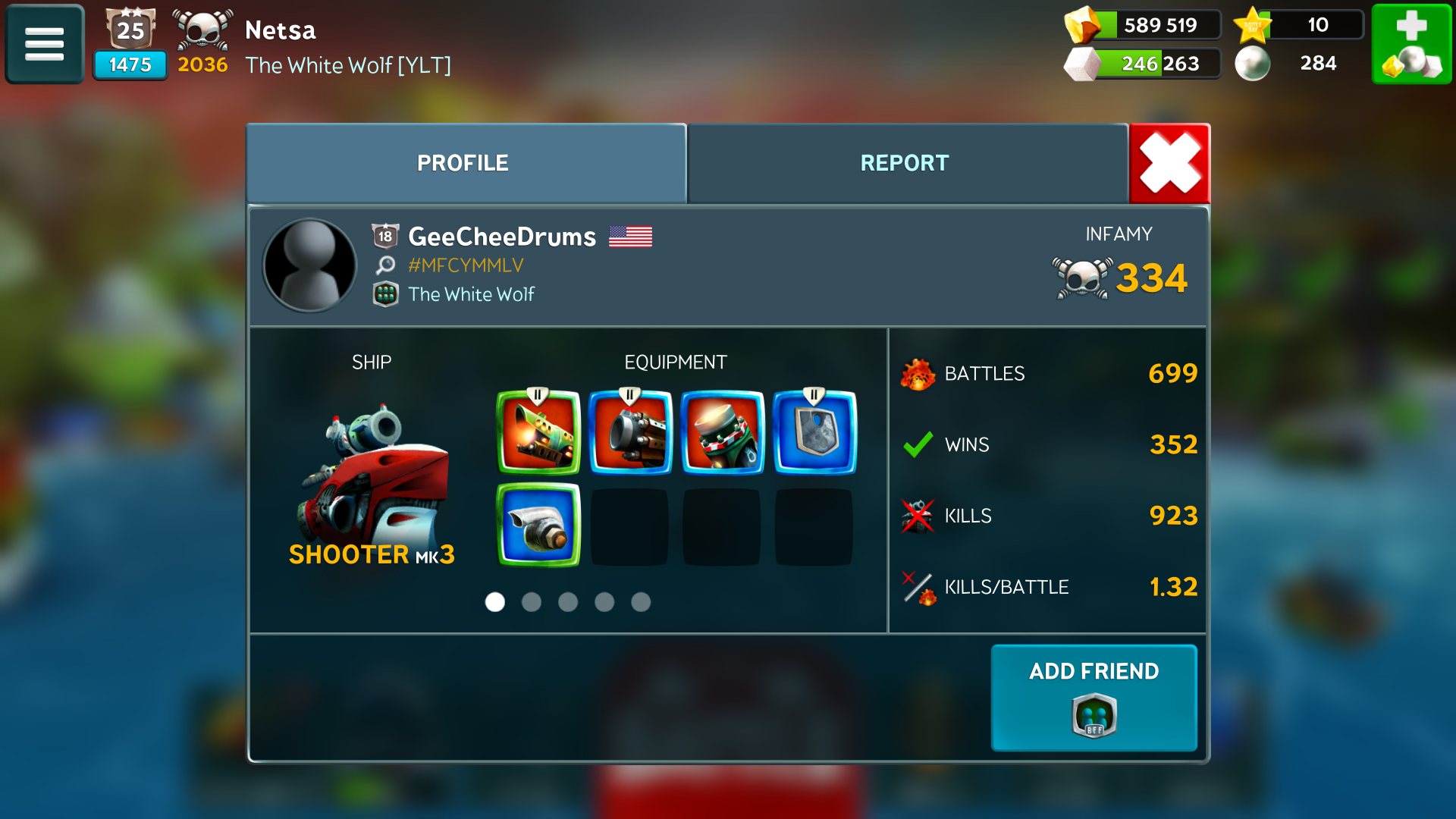Select the mortar equipment slot

[x=723, y=432]
